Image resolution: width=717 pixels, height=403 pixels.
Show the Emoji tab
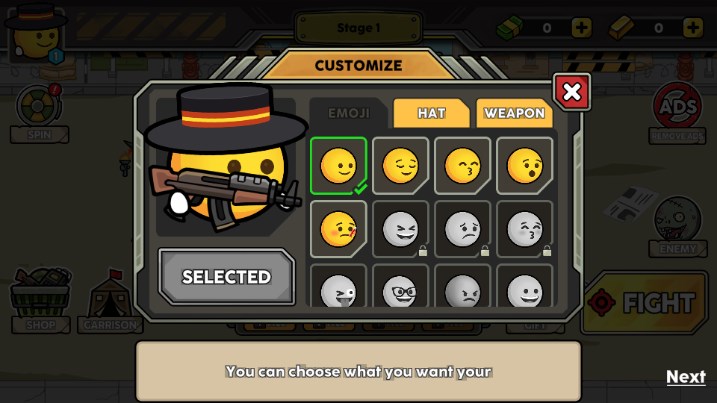pos(349,113)
